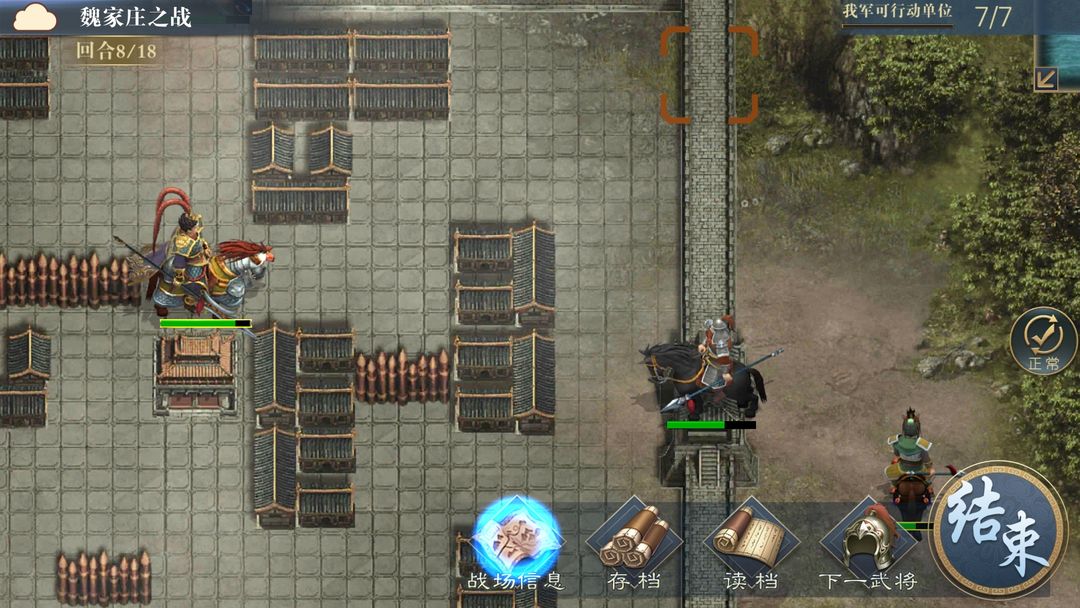Expand the minimap arrow button
The width and height of the screenshot is (1080, 608).
[1046, 78]
